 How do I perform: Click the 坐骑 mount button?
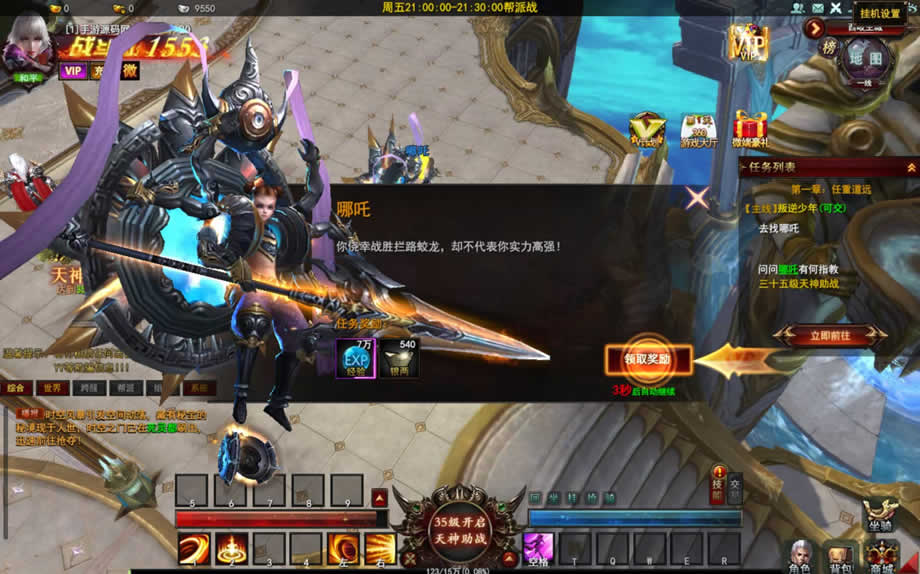(880, 513)
